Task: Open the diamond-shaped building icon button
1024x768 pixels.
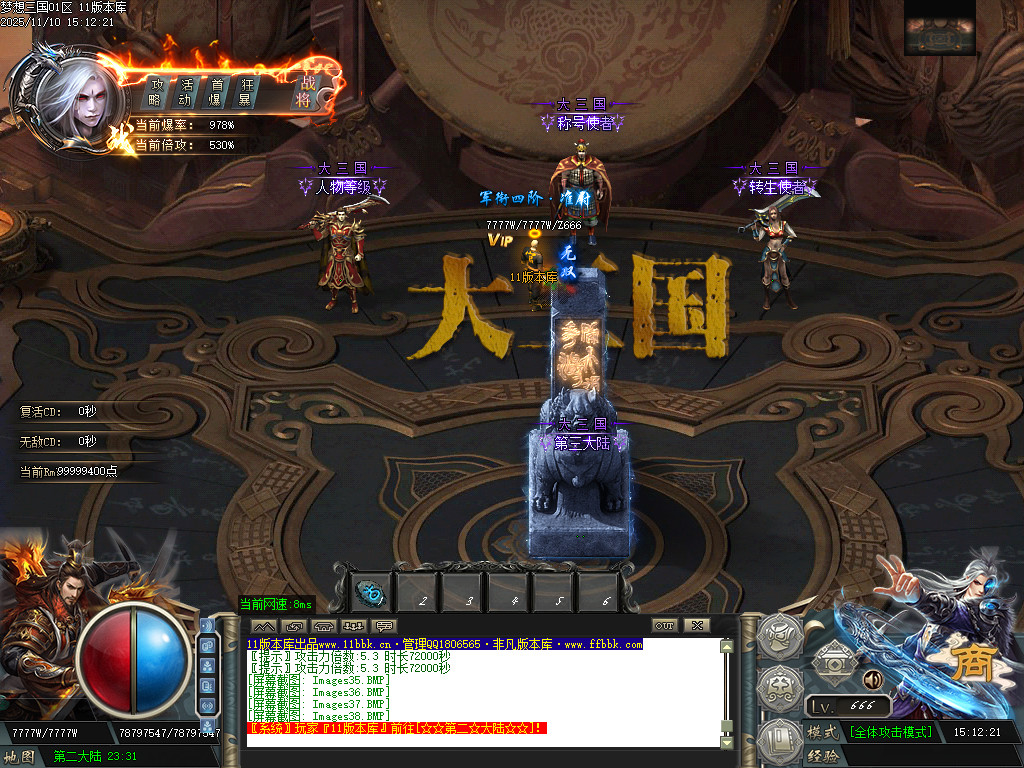Action: click(832, 659)
